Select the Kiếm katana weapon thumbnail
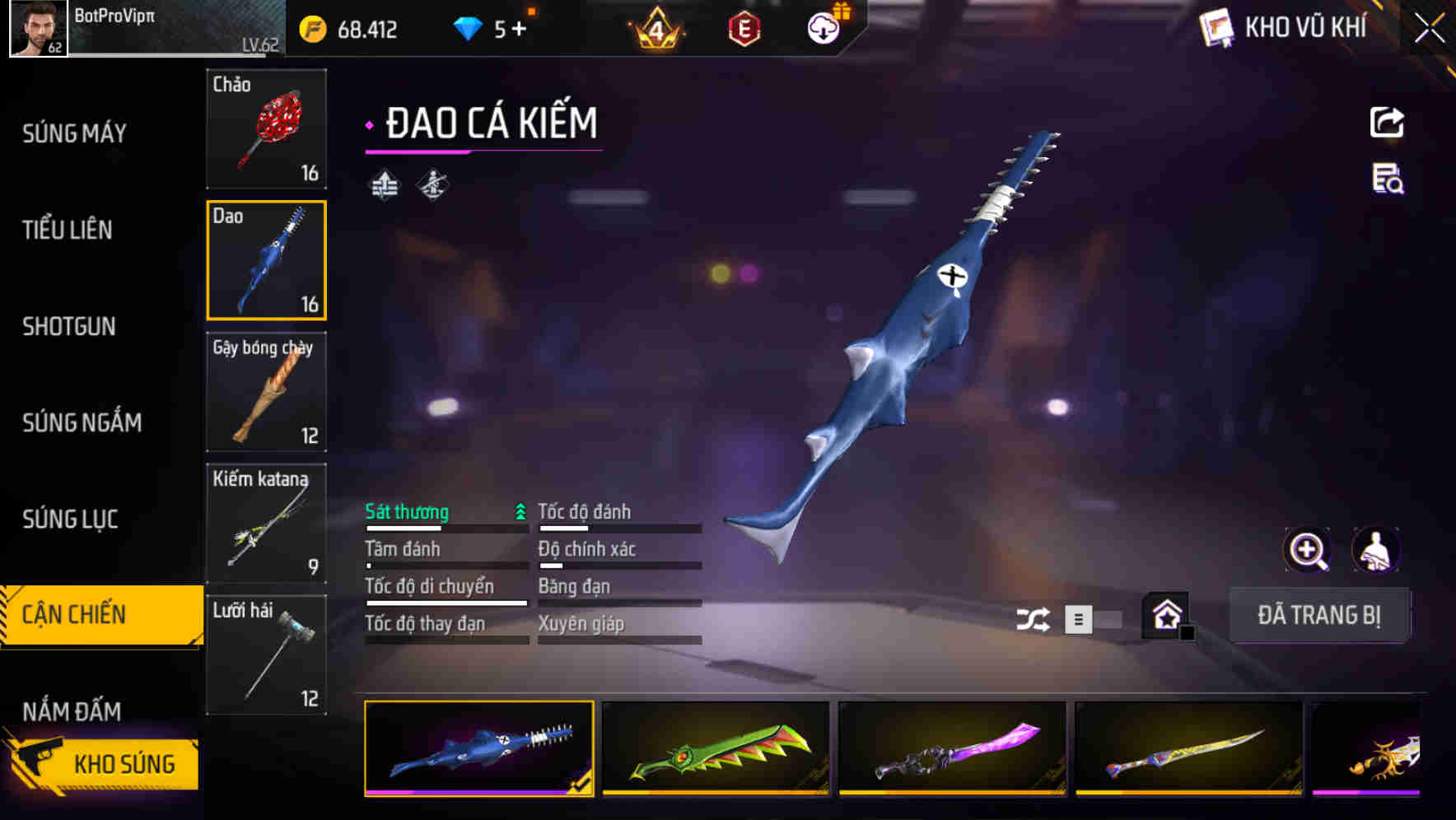The width and height of the screenshot is (1456, 820). tap(266, 524)
